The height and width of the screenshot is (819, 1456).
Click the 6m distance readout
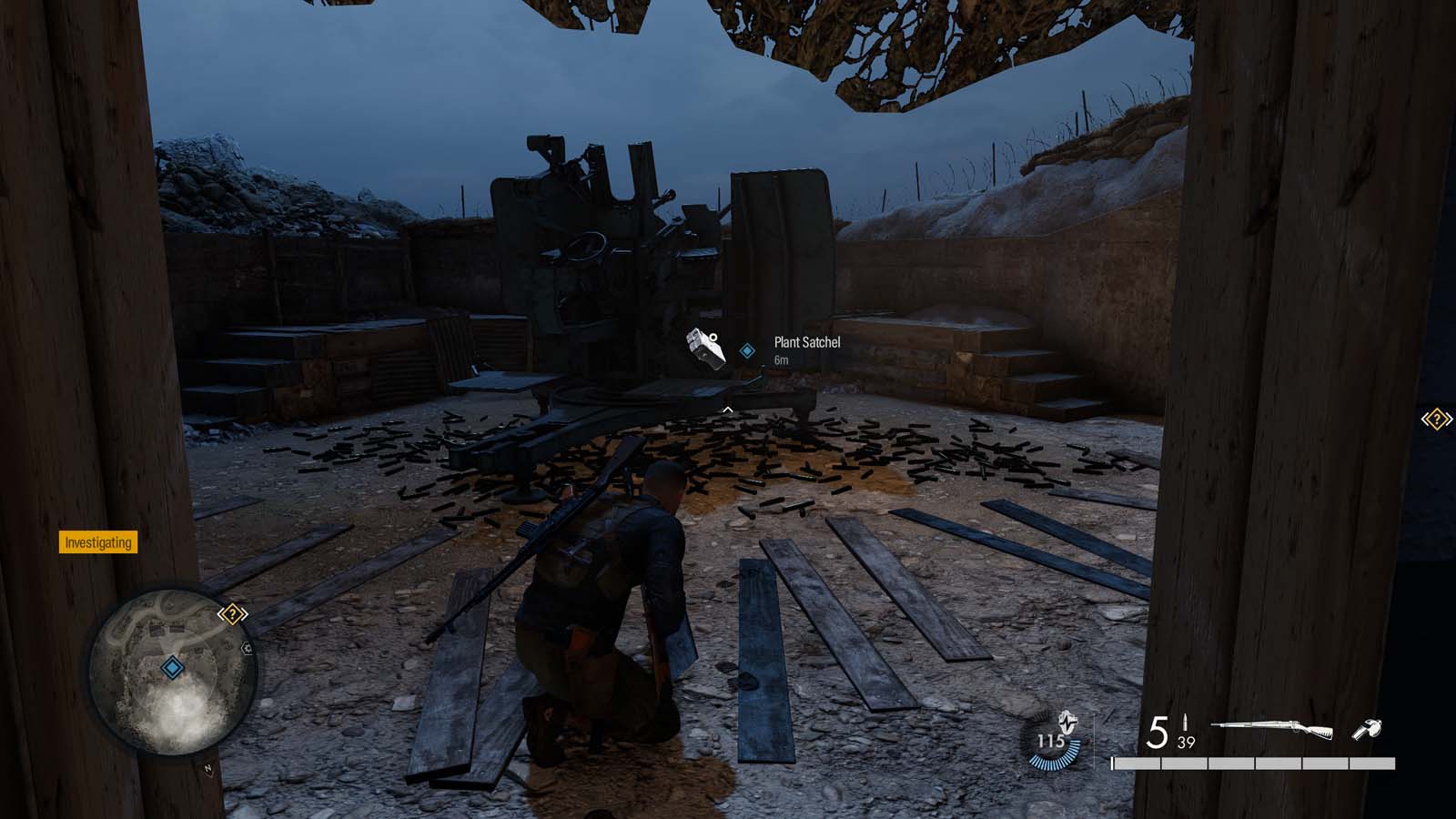coord(782,359)
